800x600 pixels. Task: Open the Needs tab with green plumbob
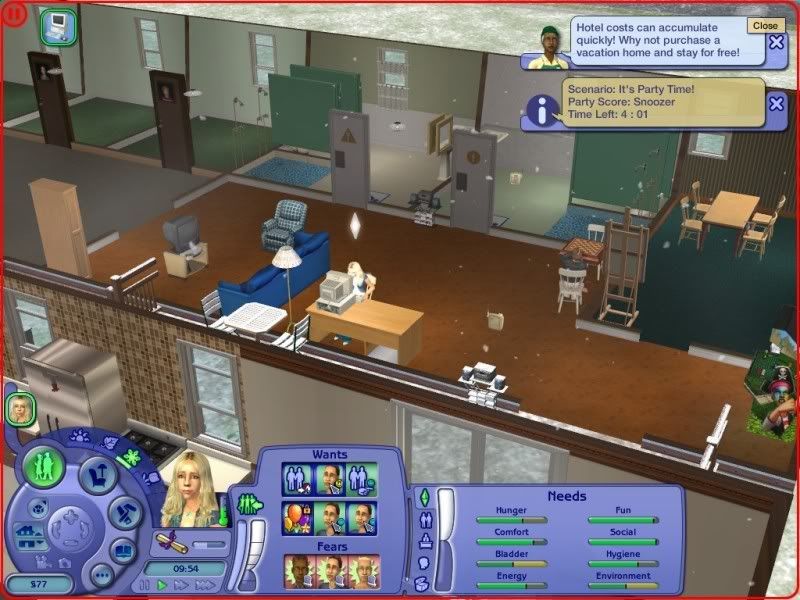coord(423,497)
